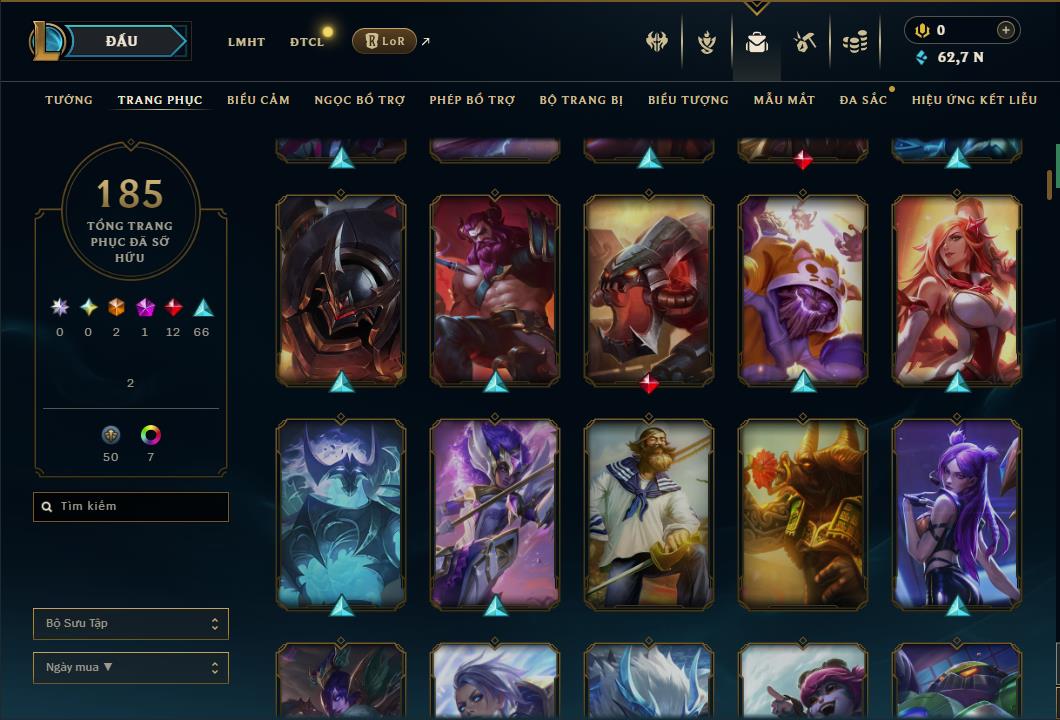
Task: Choose the Alistar skin holding a flower
Action: pyautogui.click(x=803, y=513)
